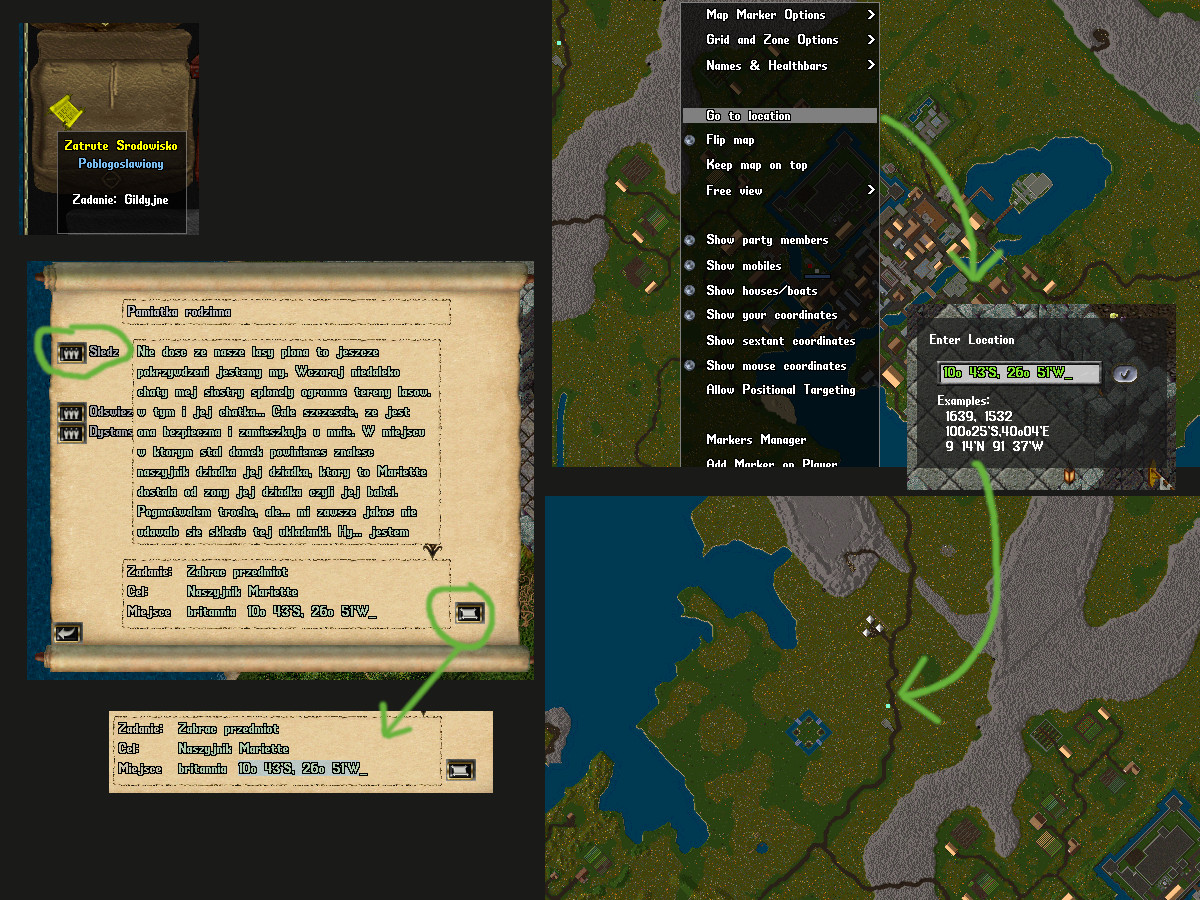Toggle Show party members
Viewport: 1200px width, 900px height.
[766, 240]
